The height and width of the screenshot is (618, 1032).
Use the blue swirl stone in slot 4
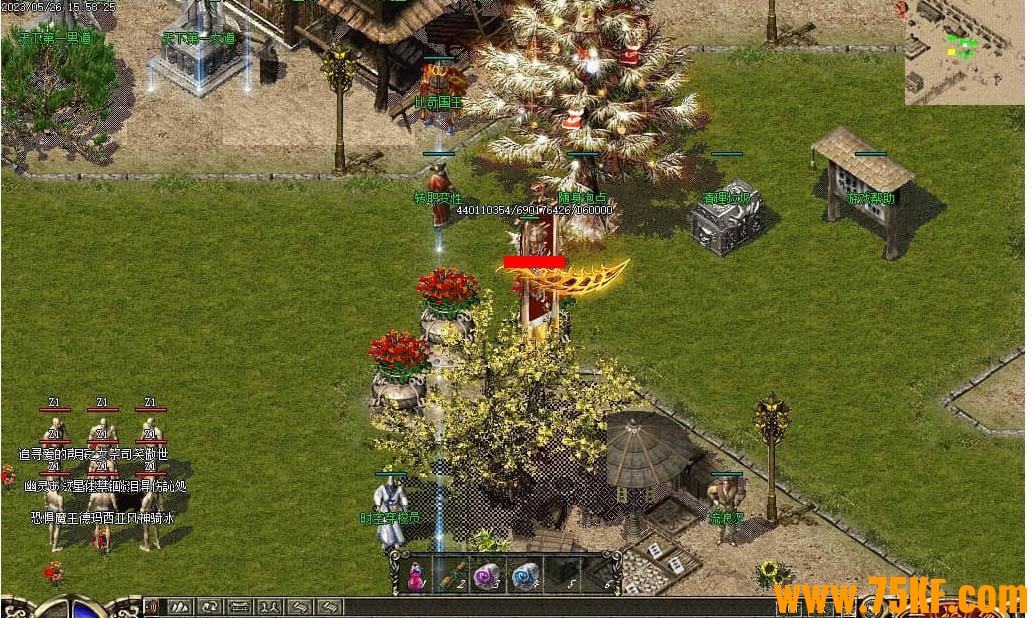click(x=524, y=576)
